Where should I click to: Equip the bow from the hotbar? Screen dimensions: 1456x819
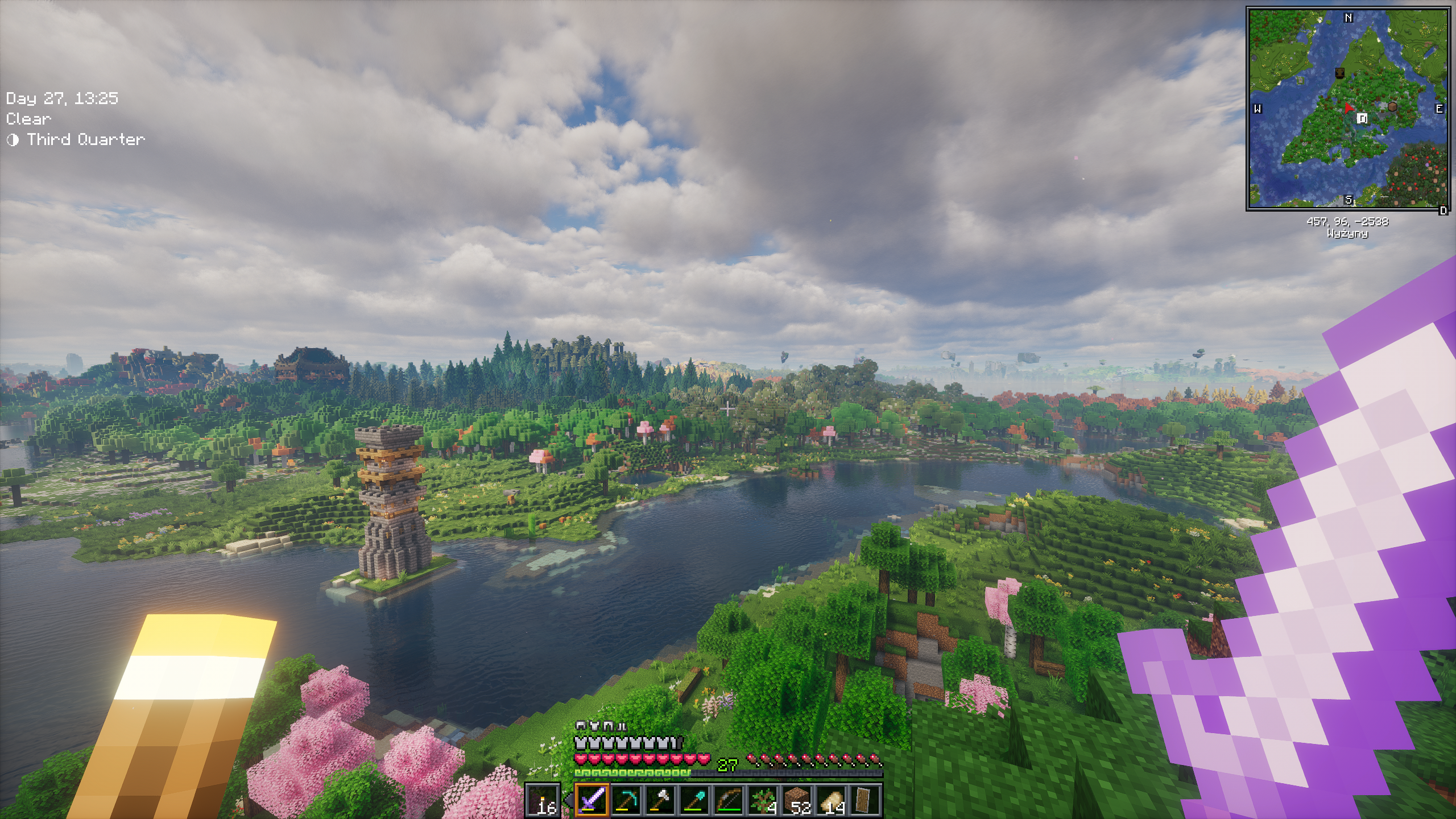coord(728,800)
